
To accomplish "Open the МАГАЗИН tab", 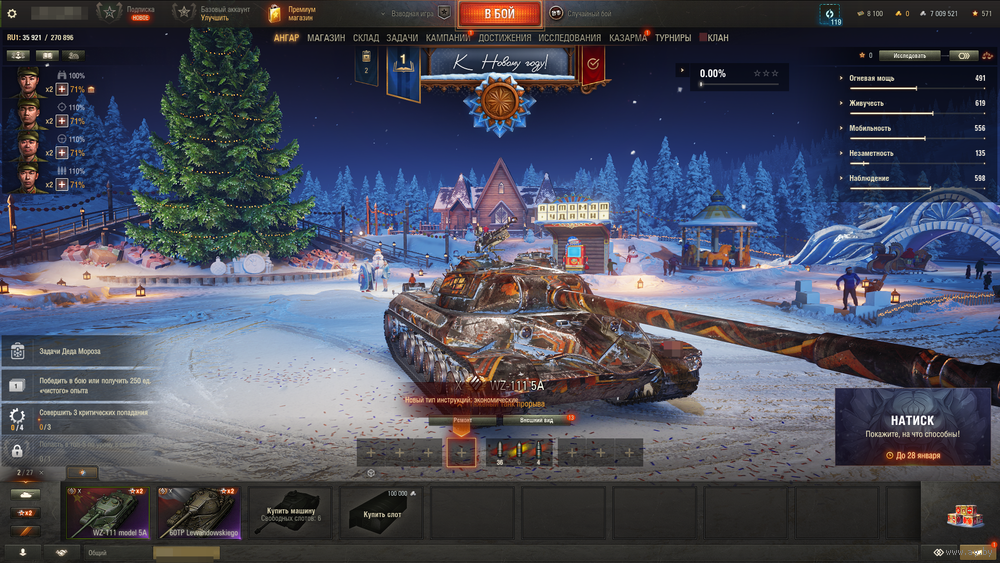I will (326, 38).
